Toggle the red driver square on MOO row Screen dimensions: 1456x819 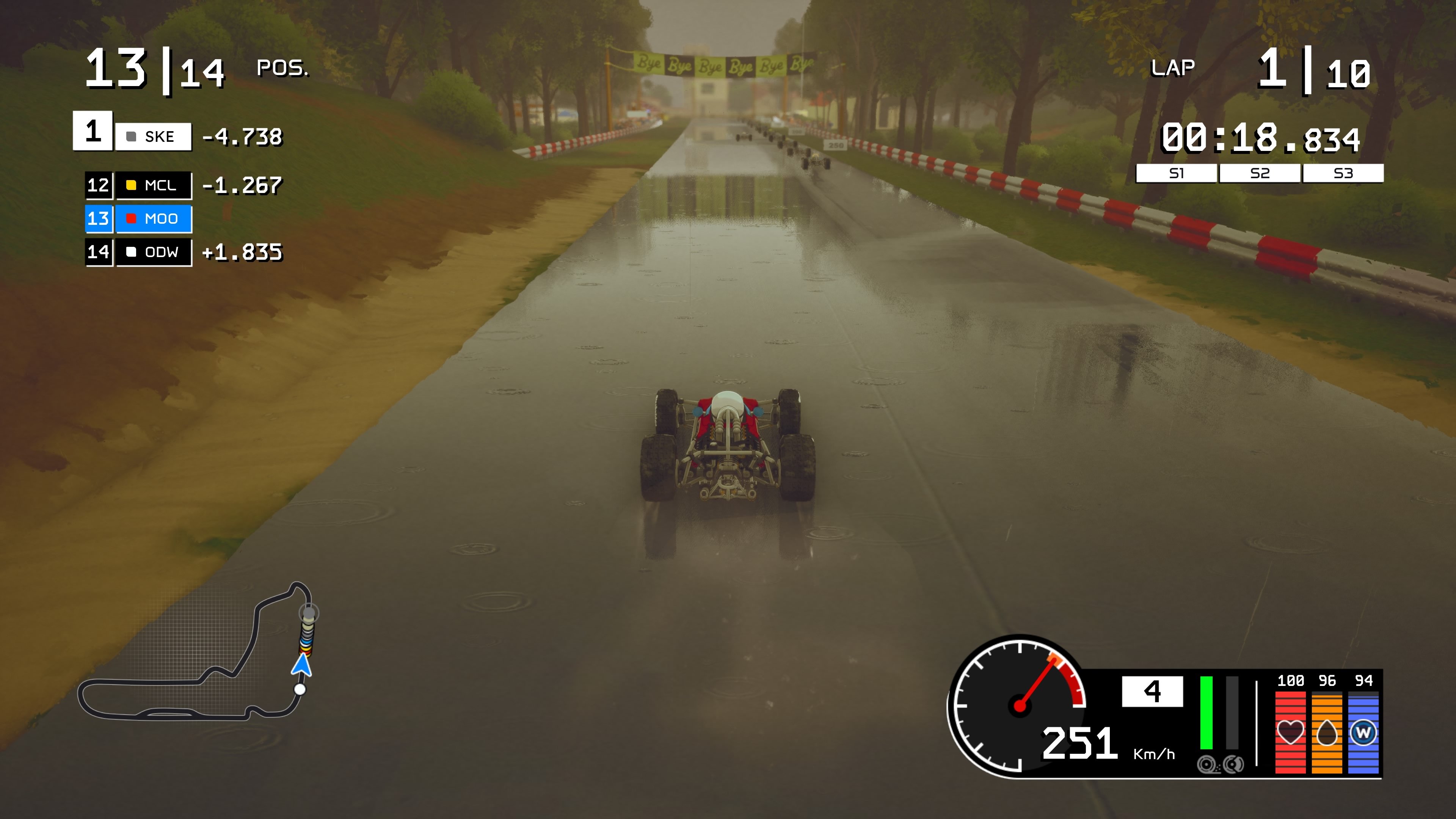[x=131, y=219]
